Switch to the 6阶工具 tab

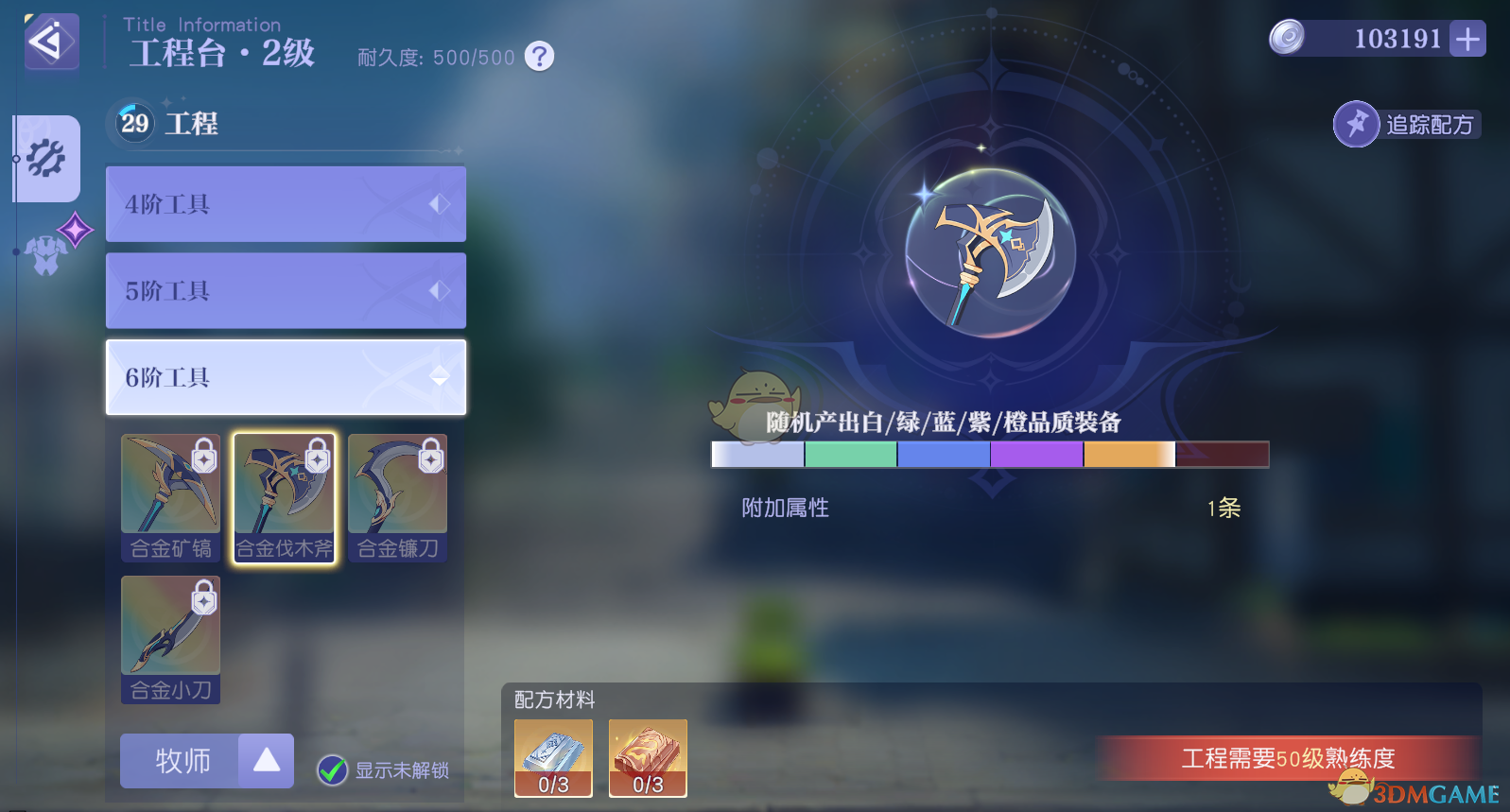coord(285,376)
